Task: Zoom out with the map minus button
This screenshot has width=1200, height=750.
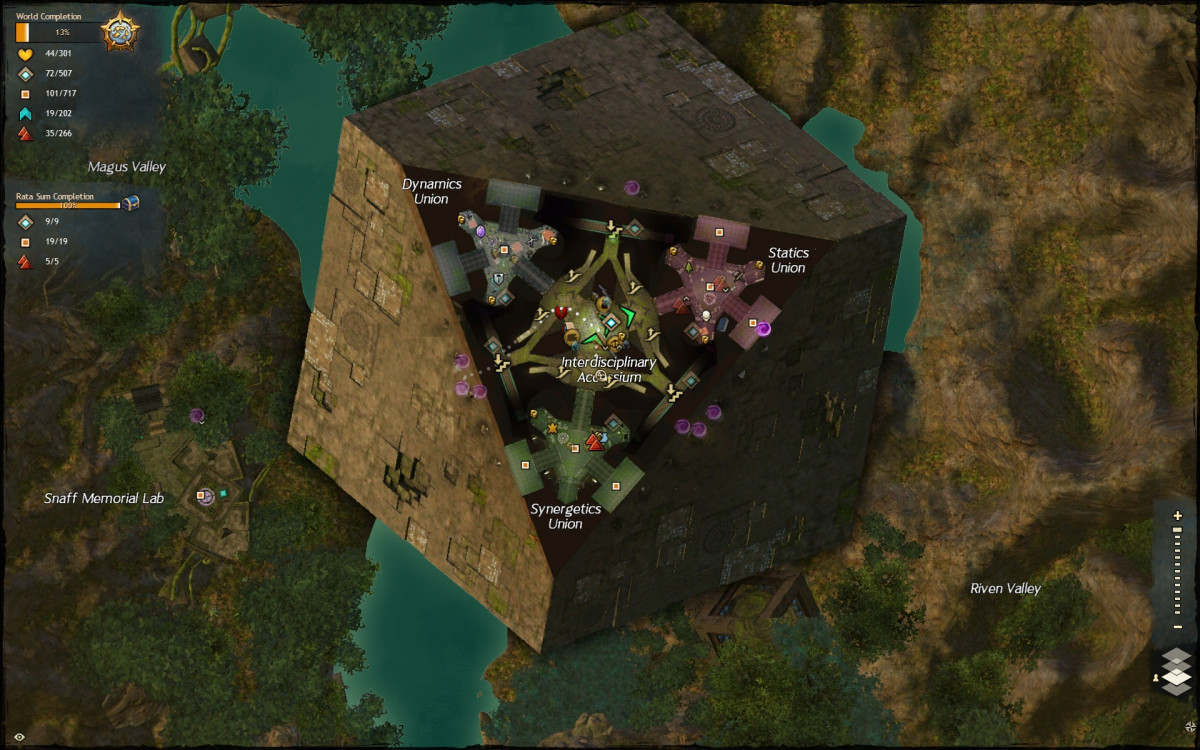Action: [1177, 627]
